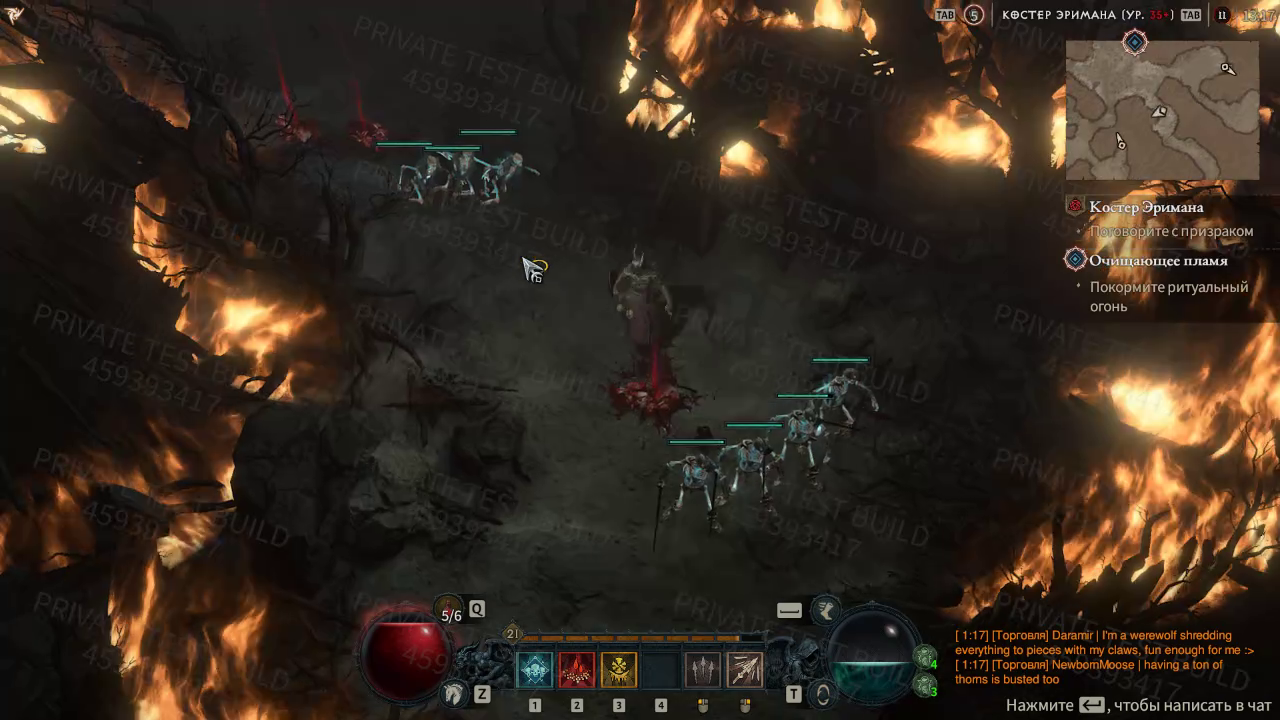Click the health potion icon showing 5/6

coord(447,607)
